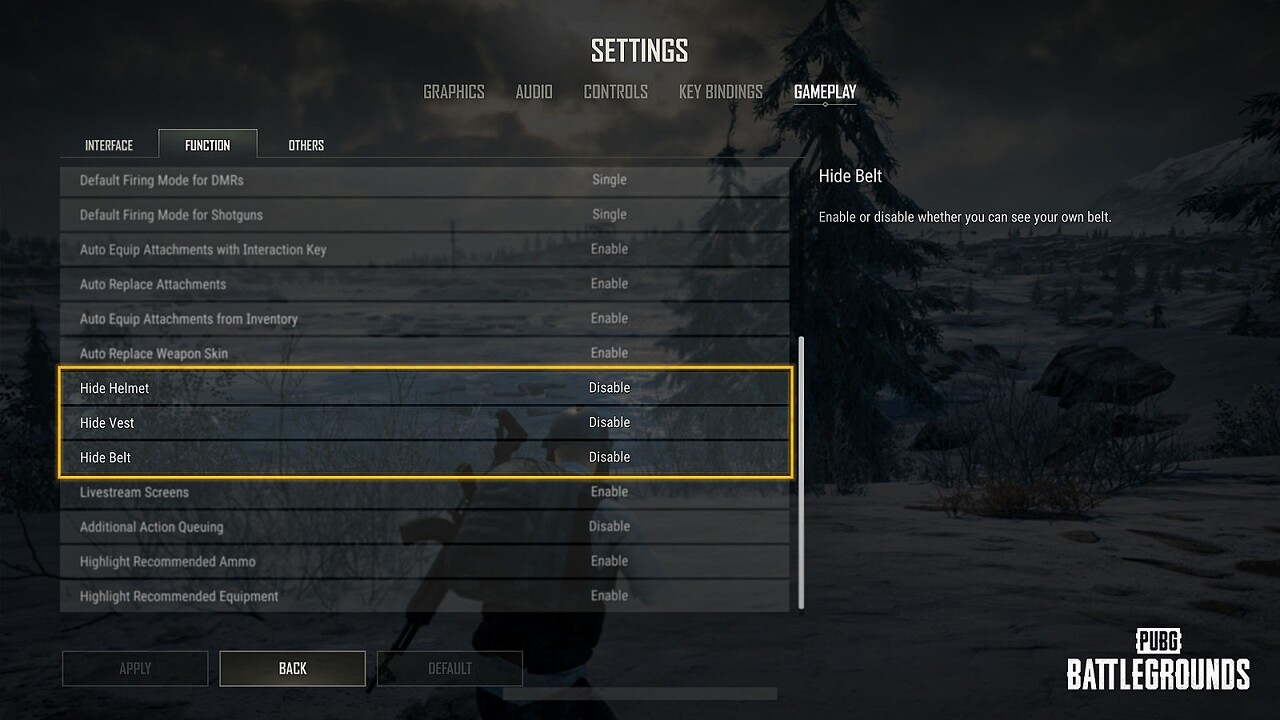Open the Graphics settings tab
Image resolution: width=1280 pixels, height=720 pixels.
click(x=453, y=92)
